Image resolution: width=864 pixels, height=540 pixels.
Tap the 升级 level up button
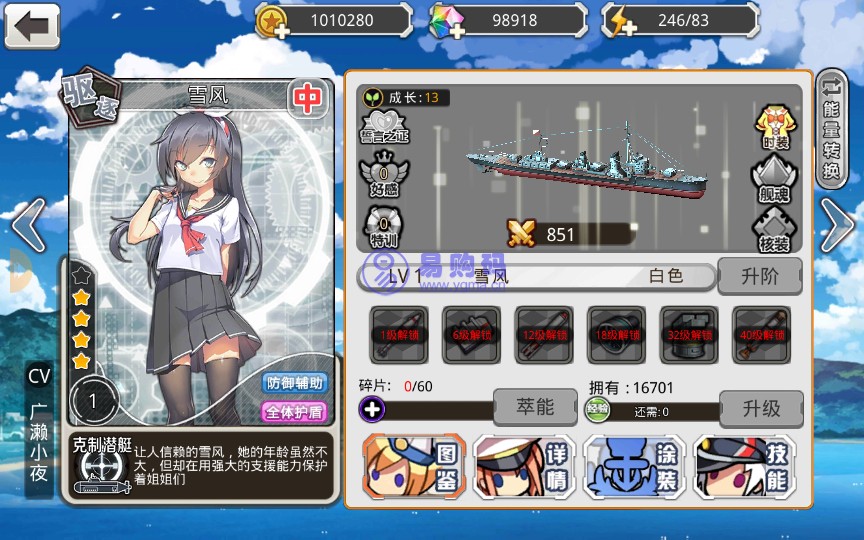[x=760, y=408]
